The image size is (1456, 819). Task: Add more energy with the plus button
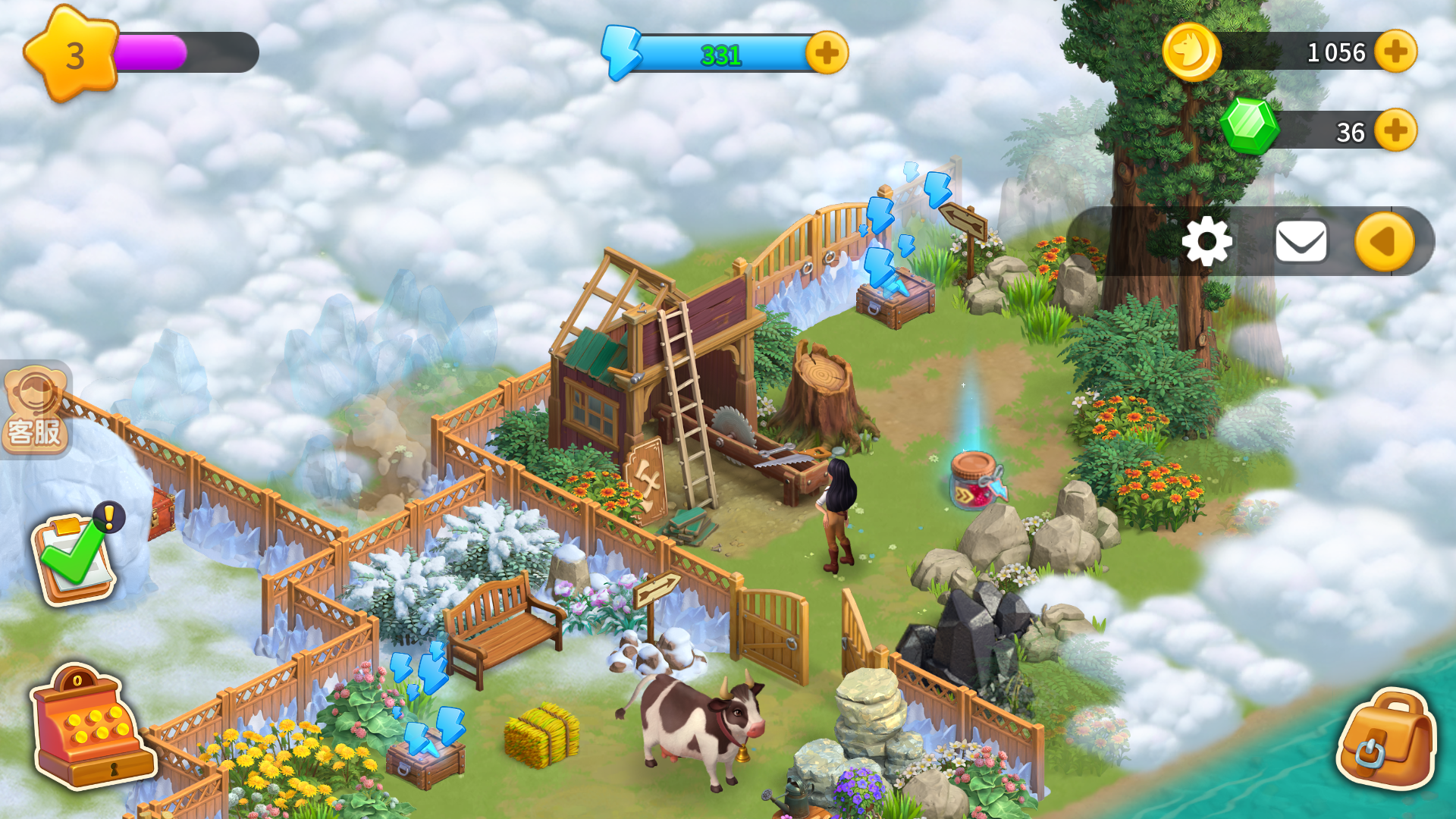[x=827, y=53]
